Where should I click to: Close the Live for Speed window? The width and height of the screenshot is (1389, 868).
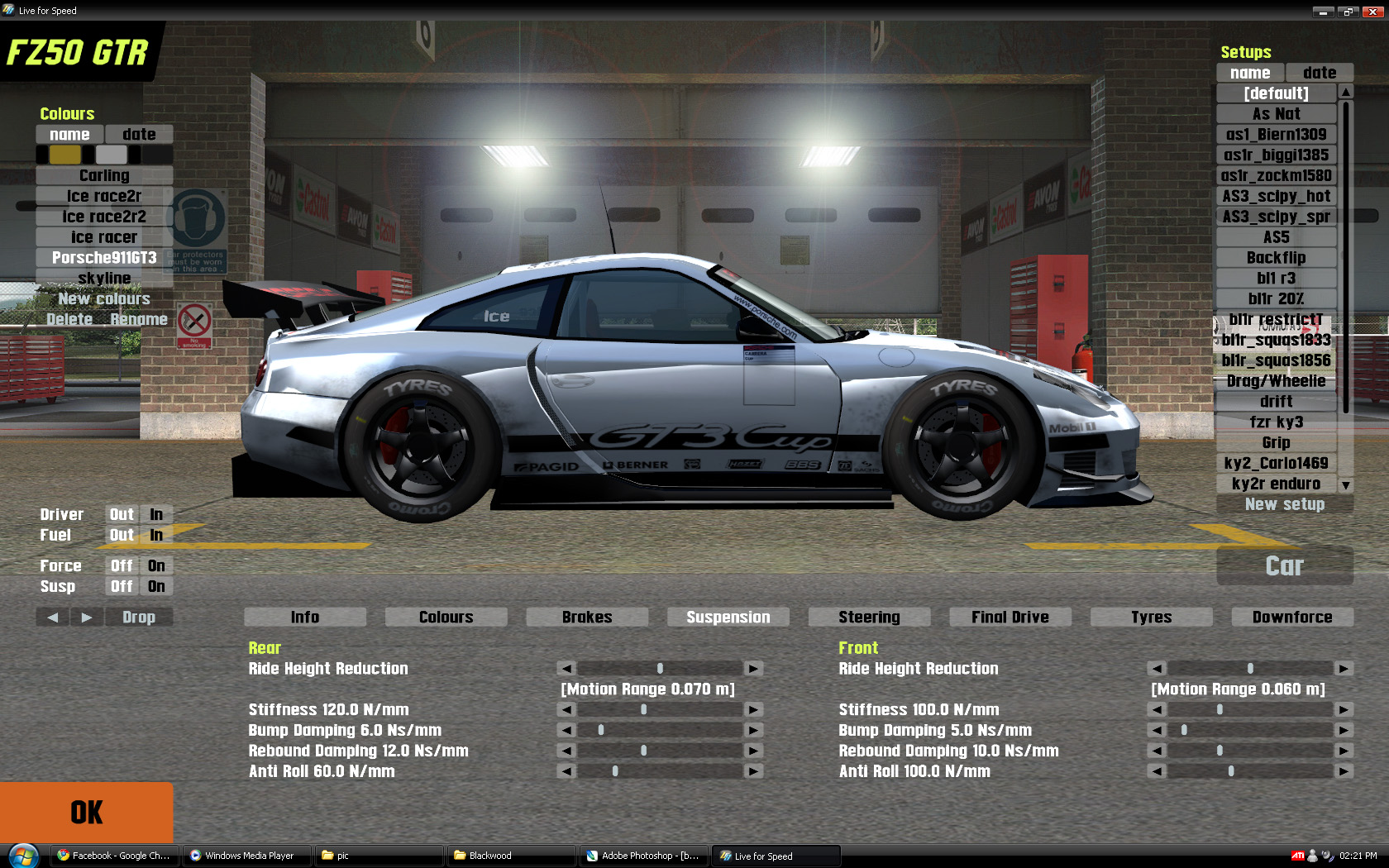click(1372, 12)
